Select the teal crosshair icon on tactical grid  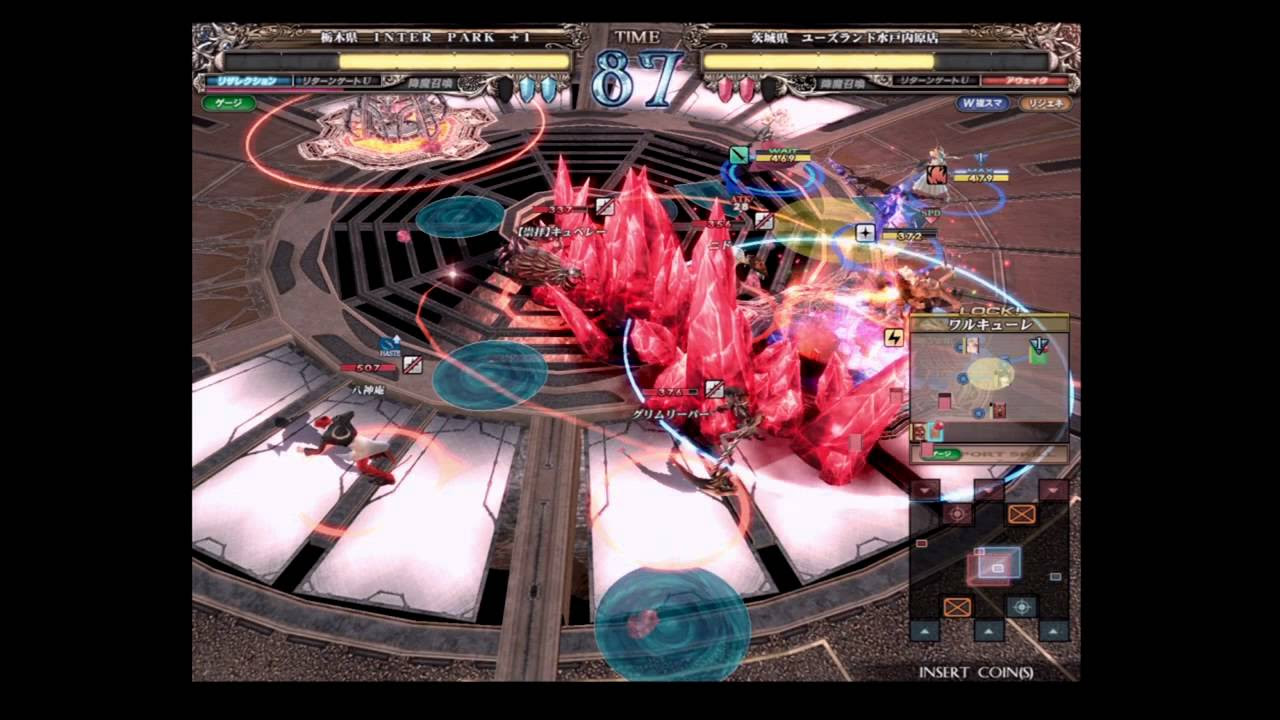(1021, 607)
